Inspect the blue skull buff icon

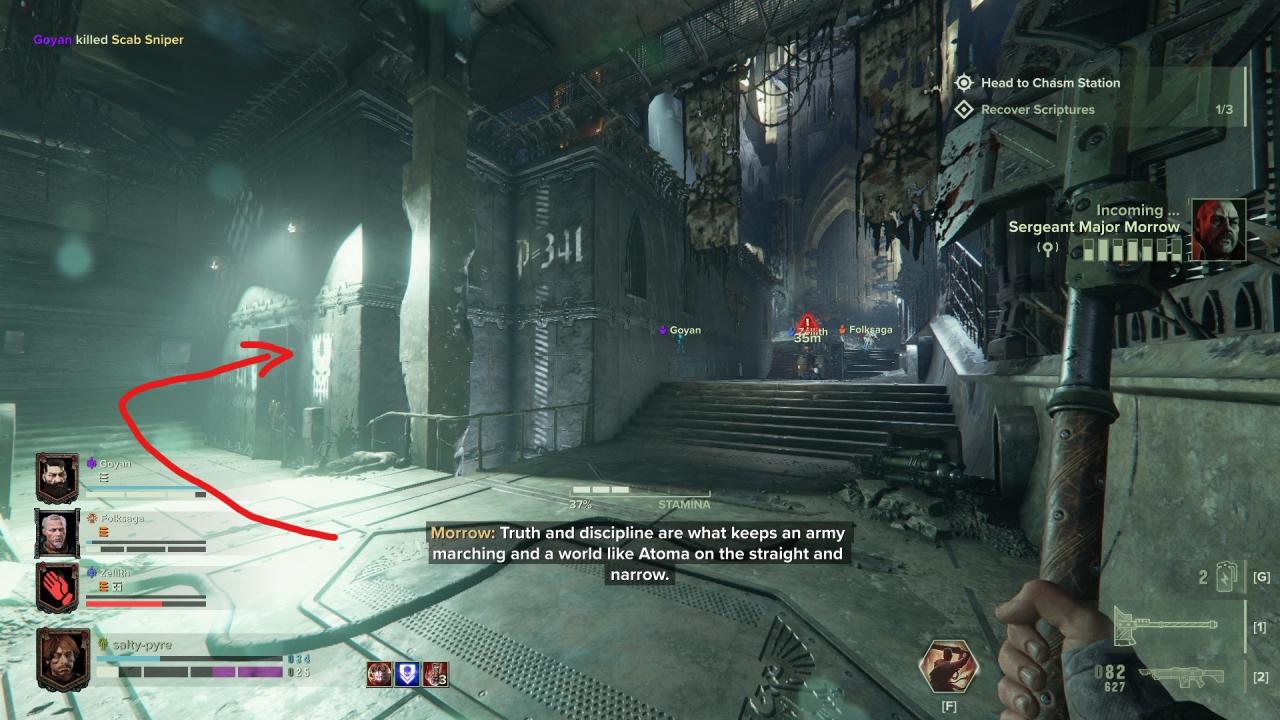tap(407, 675)
